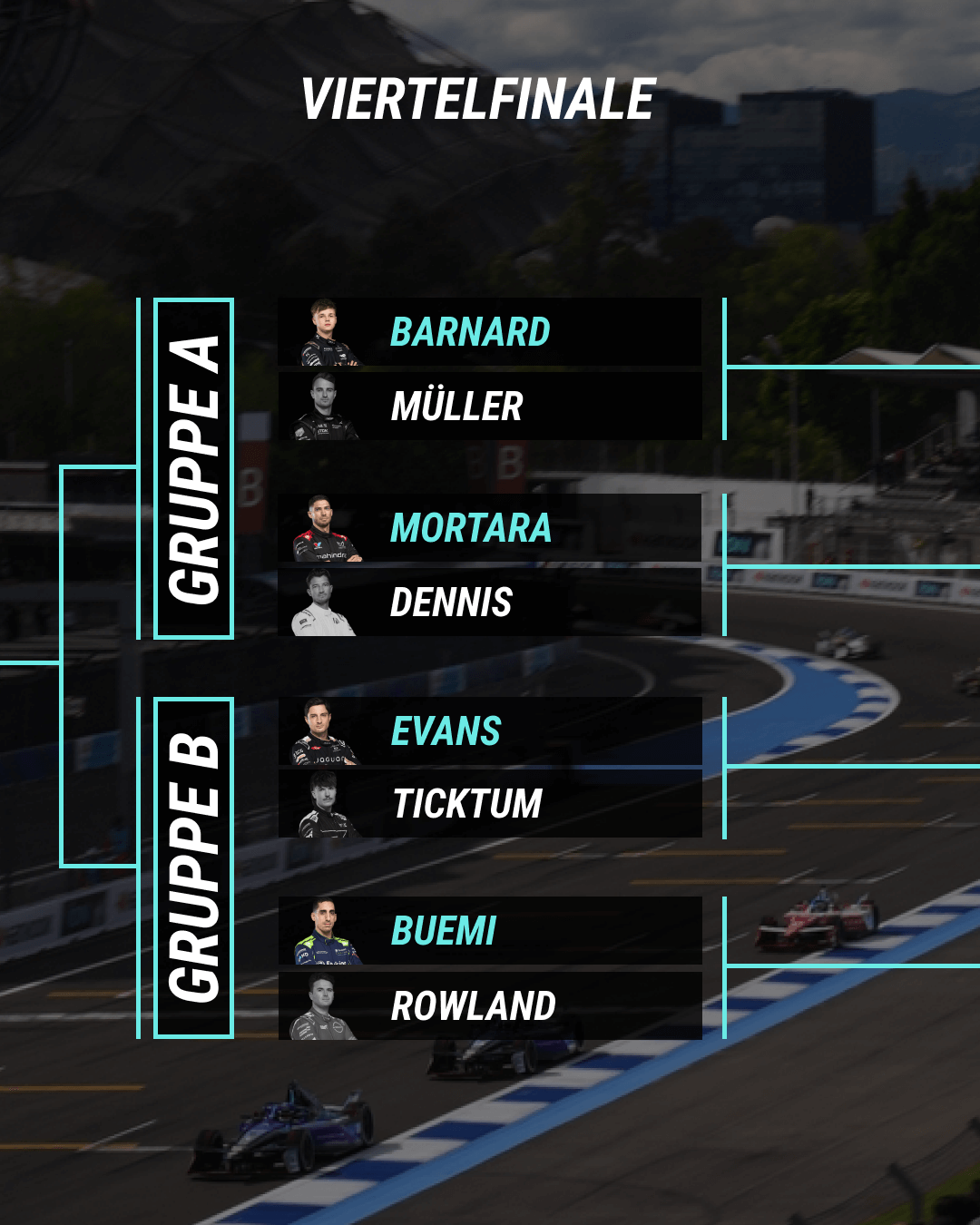The height and width of the screenshot is (1225, 980).
Task: Choose the Müller driver entry
Action: pyautogui.click(x=490, y=407)
